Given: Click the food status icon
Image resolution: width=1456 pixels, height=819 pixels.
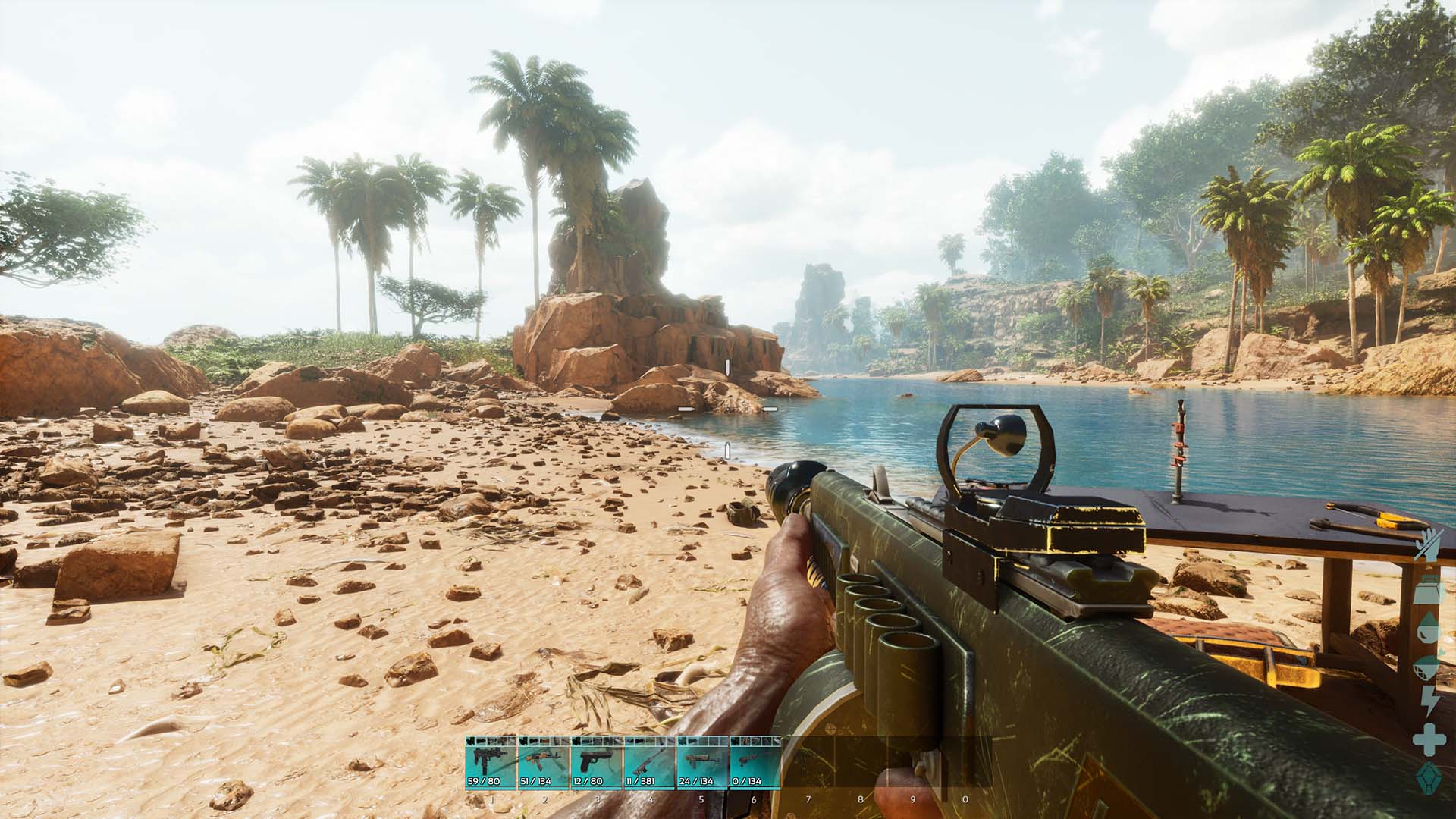Looking at the screenshot, I should [x=1428, y=666].
